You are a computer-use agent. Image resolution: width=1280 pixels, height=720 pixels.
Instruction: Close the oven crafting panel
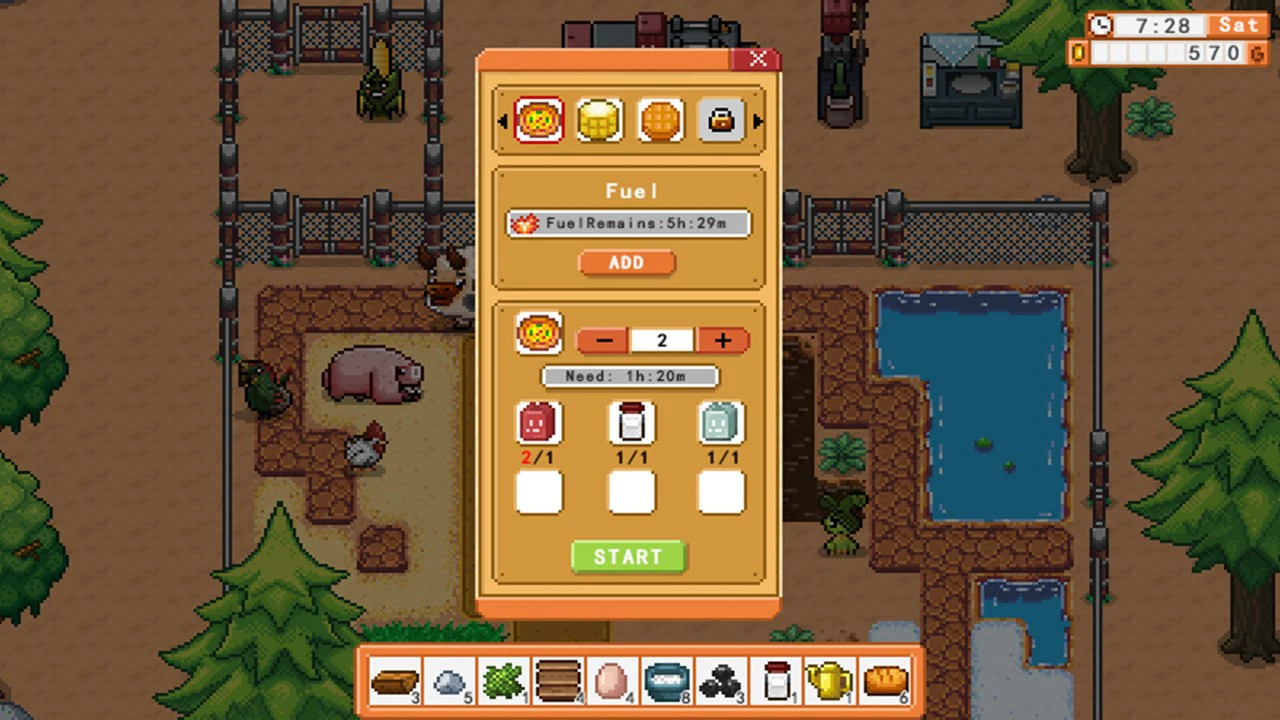tap(758, 60)
